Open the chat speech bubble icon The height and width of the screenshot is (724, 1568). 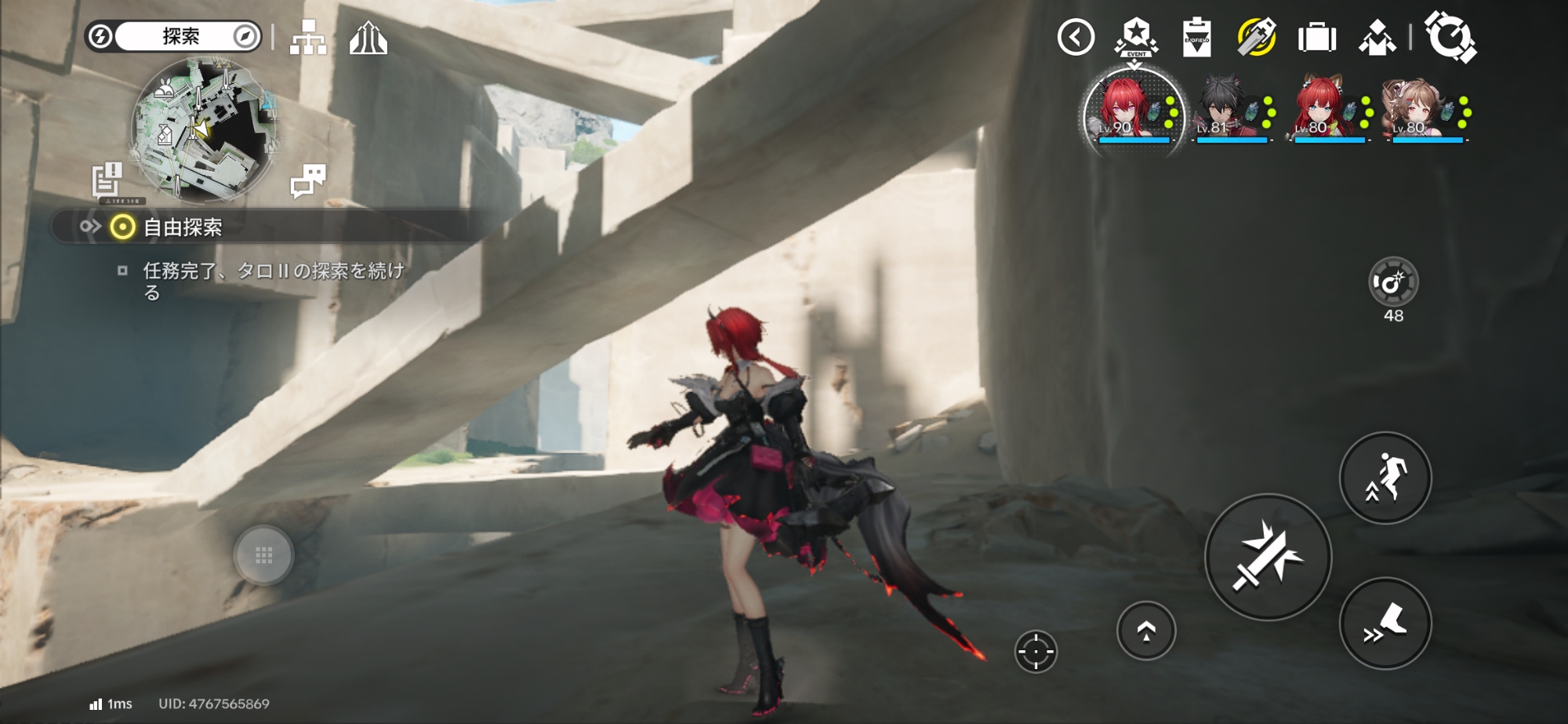point(307,180)
